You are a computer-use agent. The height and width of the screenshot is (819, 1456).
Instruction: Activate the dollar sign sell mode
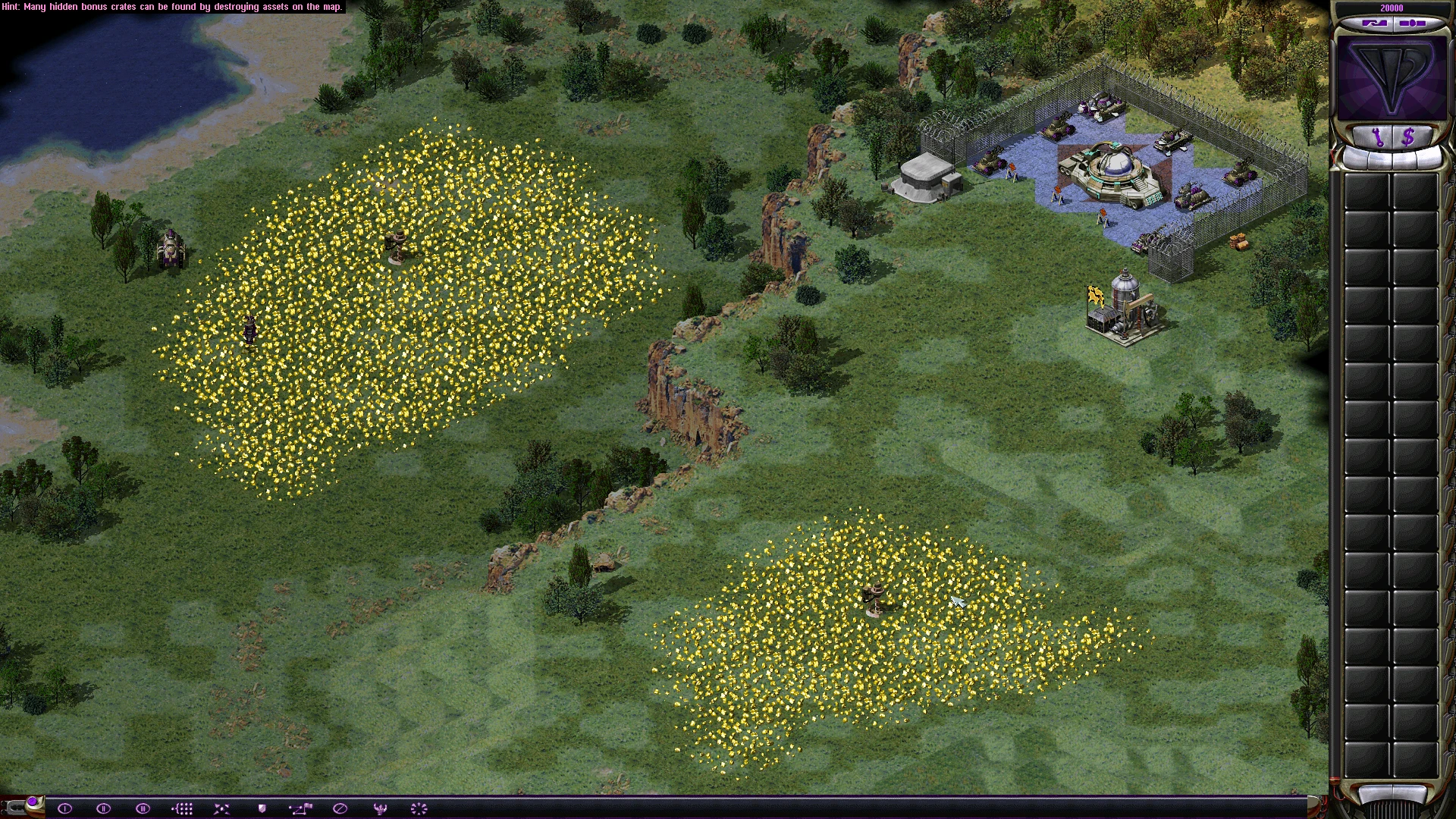[x=1408, y=137]
